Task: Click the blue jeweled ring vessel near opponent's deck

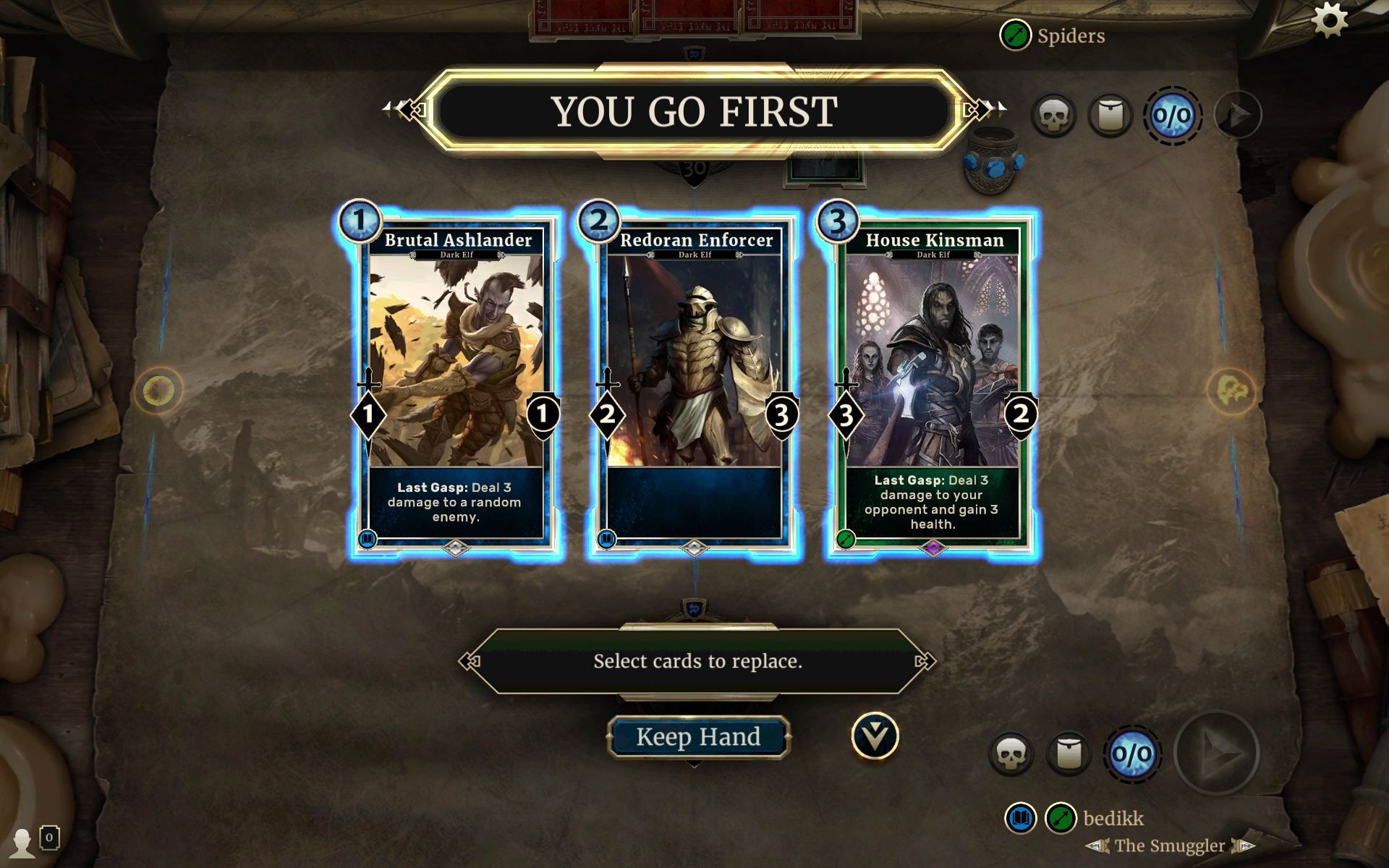Action: pyautogui.click(x=994, y=158)
